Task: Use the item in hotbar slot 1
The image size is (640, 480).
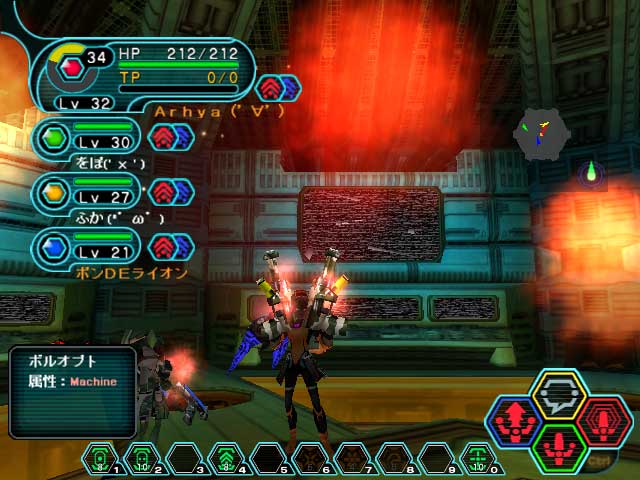Action: coord(101,460)
